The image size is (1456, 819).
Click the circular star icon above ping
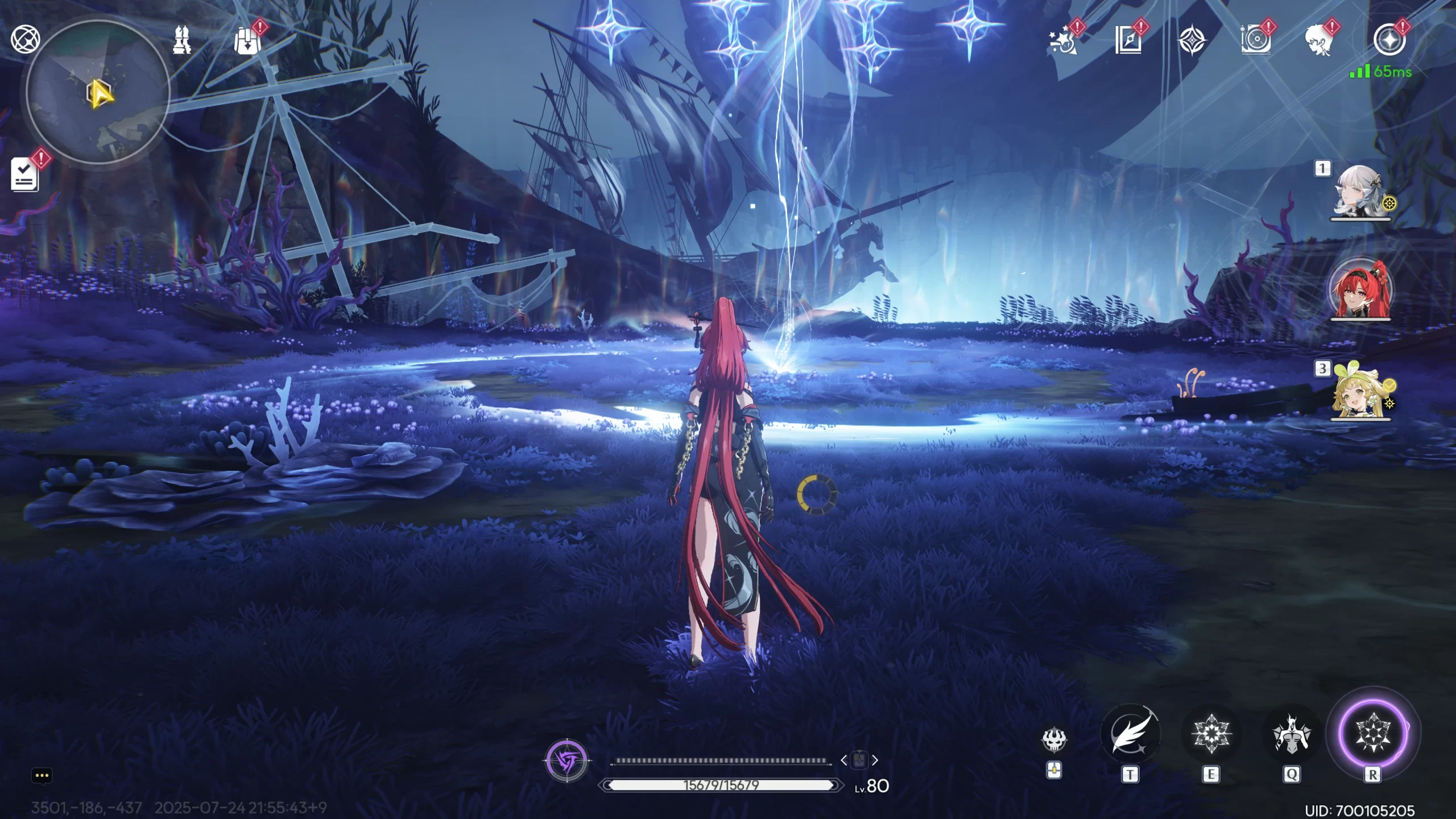point(1389,40)
